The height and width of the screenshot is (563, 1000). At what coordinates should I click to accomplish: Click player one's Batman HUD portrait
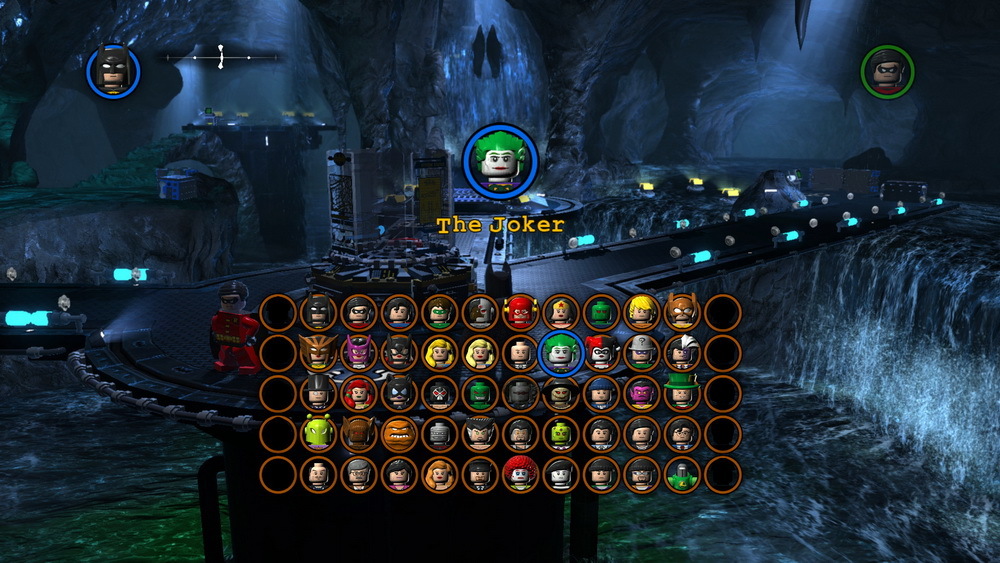coord(113,70)
